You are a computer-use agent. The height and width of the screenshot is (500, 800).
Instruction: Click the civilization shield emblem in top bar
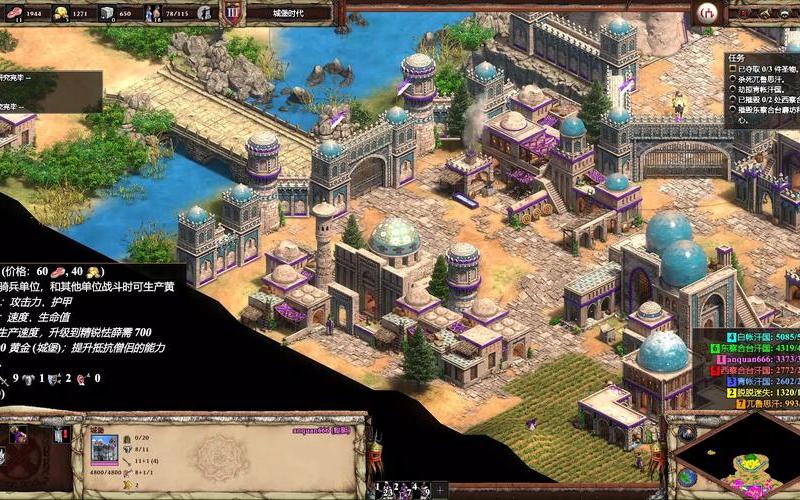coord(233,13)
